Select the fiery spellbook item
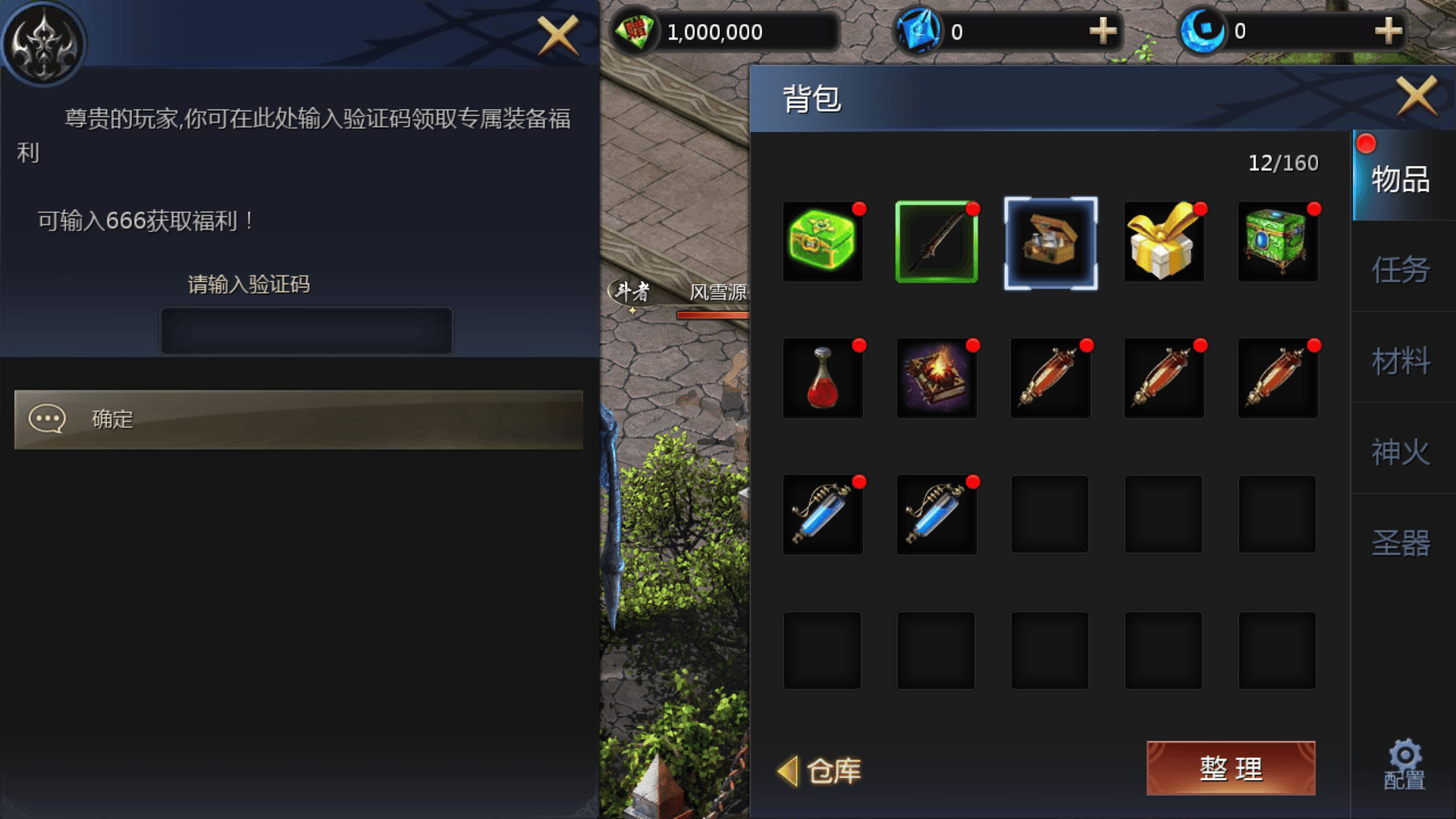Image resolution: width=1456 pixels, height=819 pixels. [937, 378]
